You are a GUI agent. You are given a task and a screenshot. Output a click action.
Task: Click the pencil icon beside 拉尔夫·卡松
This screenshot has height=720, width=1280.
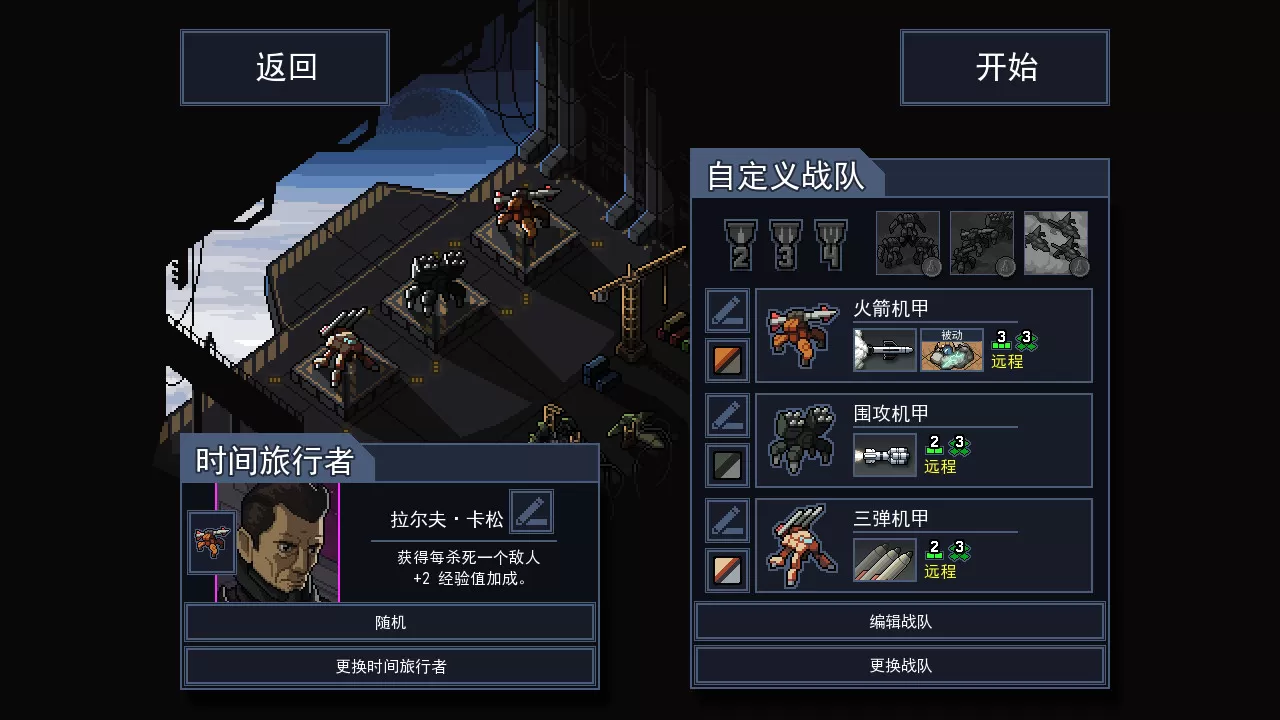click(532, 511)
